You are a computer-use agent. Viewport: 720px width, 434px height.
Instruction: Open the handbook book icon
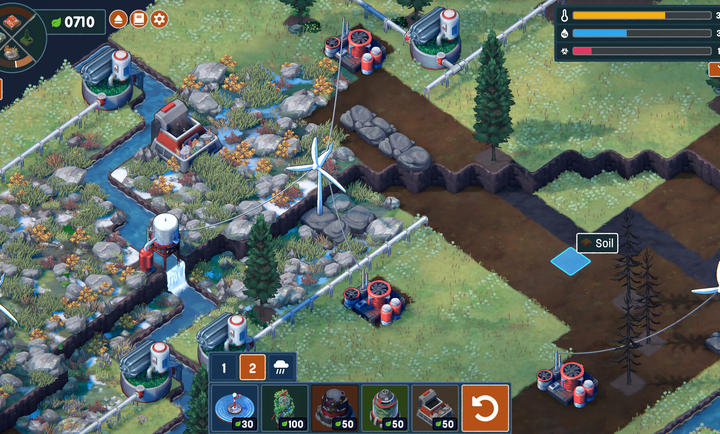(139, 19)
